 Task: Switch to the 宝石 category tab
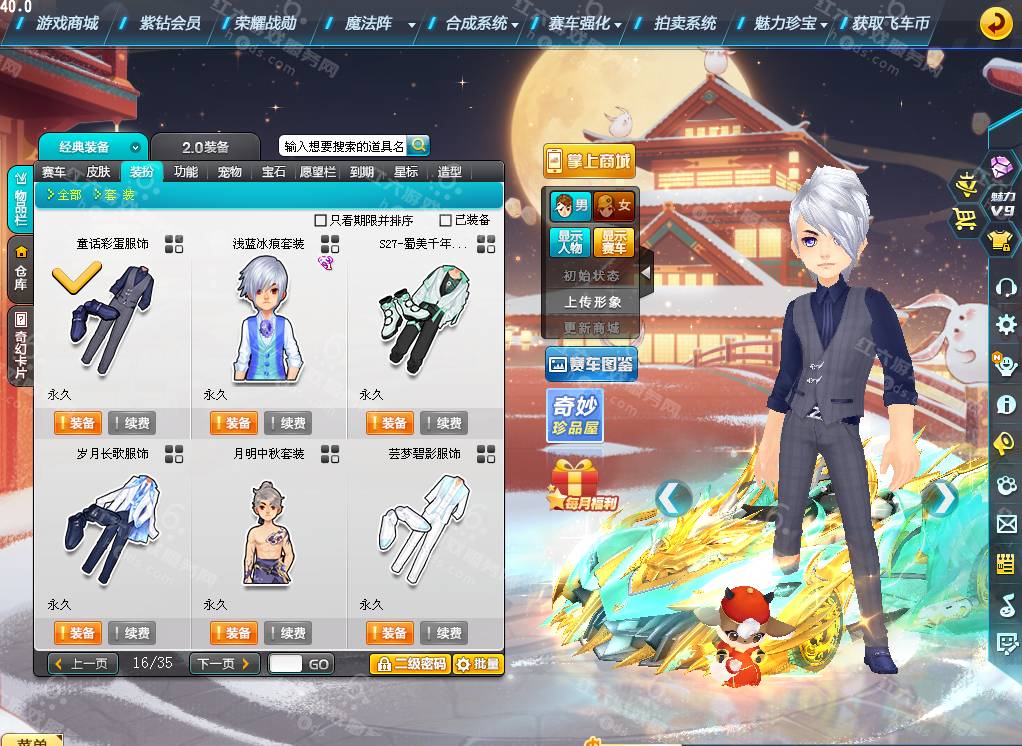pos(274,172)
